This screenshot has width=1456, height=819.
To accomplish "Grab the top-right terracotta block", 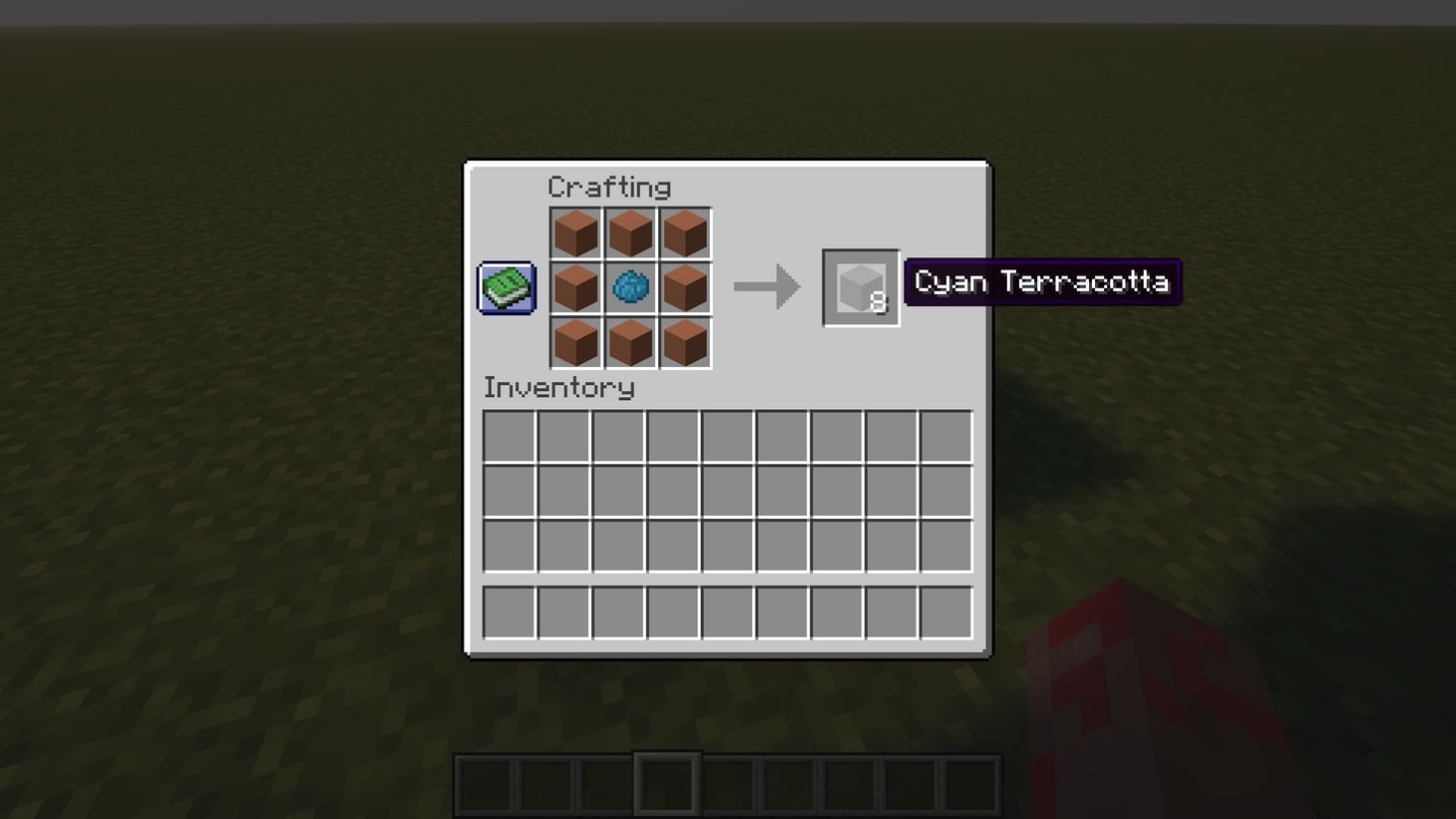I will (x=685, y=231).
